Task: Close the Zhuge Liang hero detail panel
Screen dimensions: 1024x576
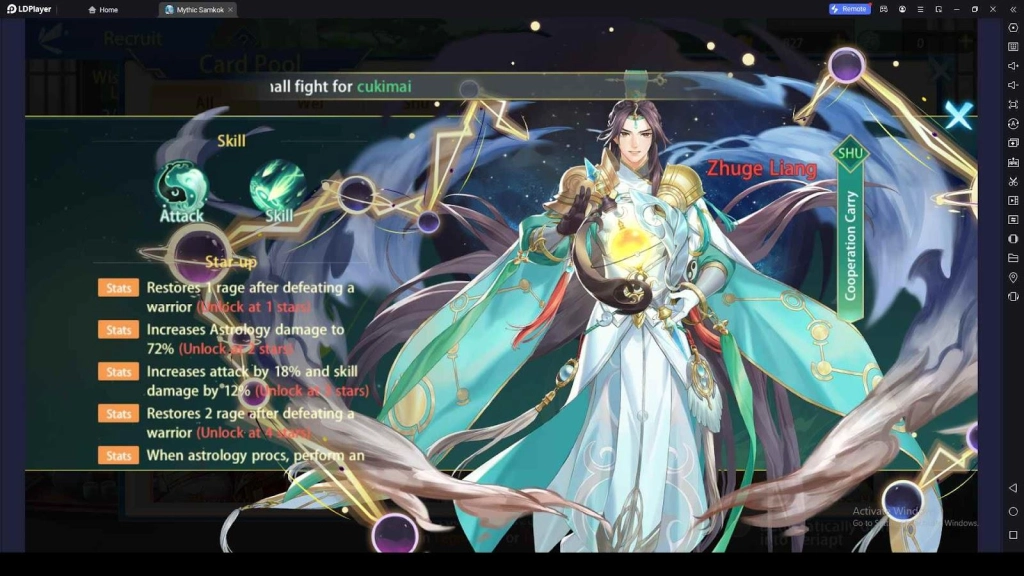Action: pyautogui.click(x=958, y=116)
